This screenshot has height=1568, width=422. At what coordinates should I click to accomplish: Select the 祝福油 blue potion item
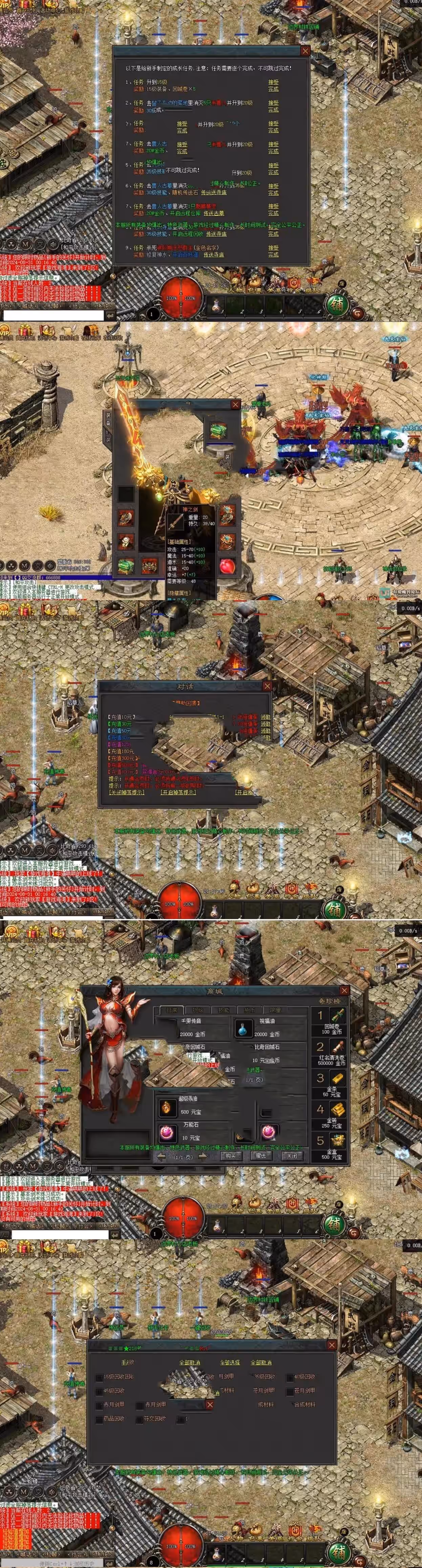[x=243, y=1029]
